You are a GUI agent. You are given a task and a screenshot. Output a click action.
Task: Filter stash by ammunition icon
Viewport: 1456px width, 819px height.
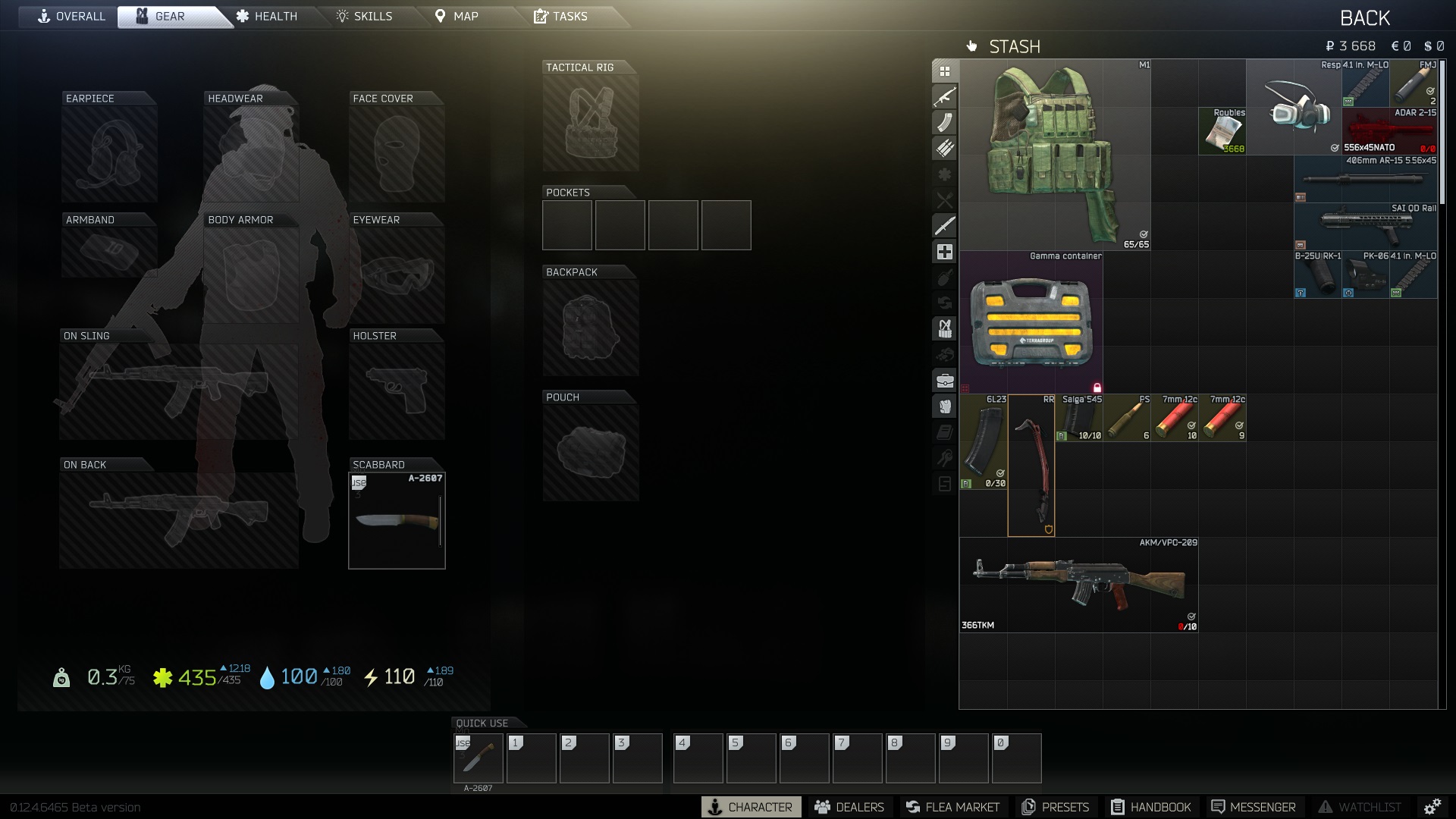[944, 148]
